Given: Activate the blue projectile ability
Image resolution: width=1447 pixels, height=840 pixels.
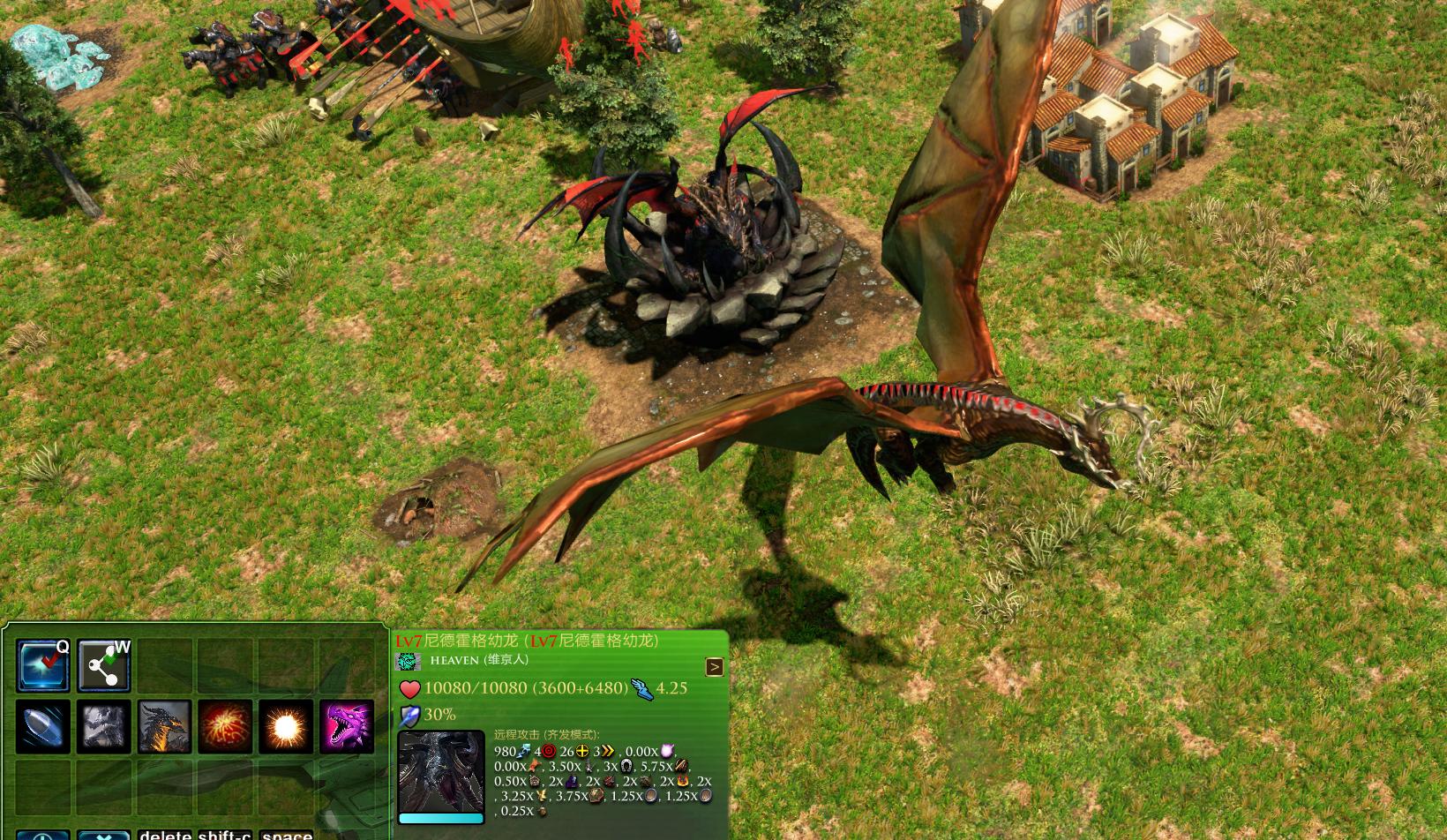Looking at the screenshot, I should coord(43,727).
